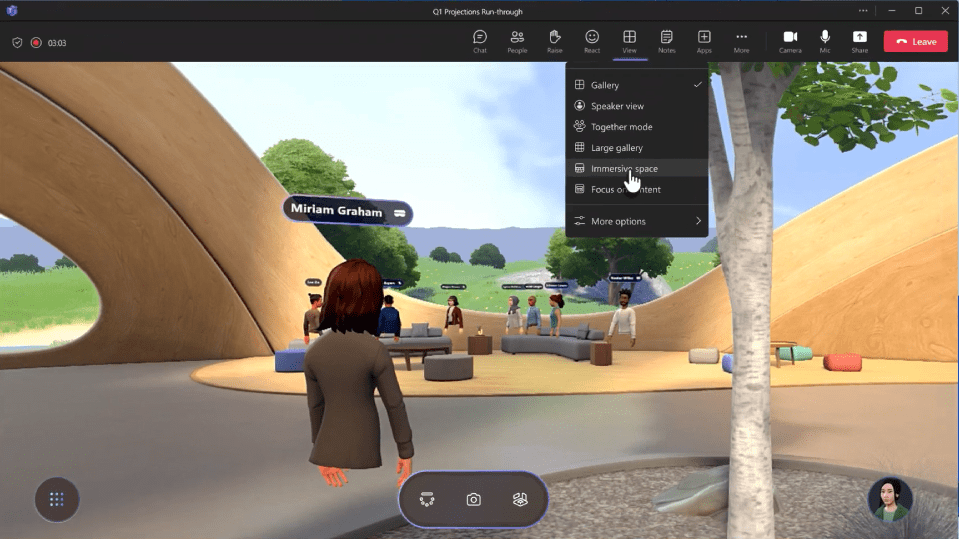The width and height of the screenshot is (959, 539).
Task: Maximize the meeting window
Action: click(x=918, y=11)
